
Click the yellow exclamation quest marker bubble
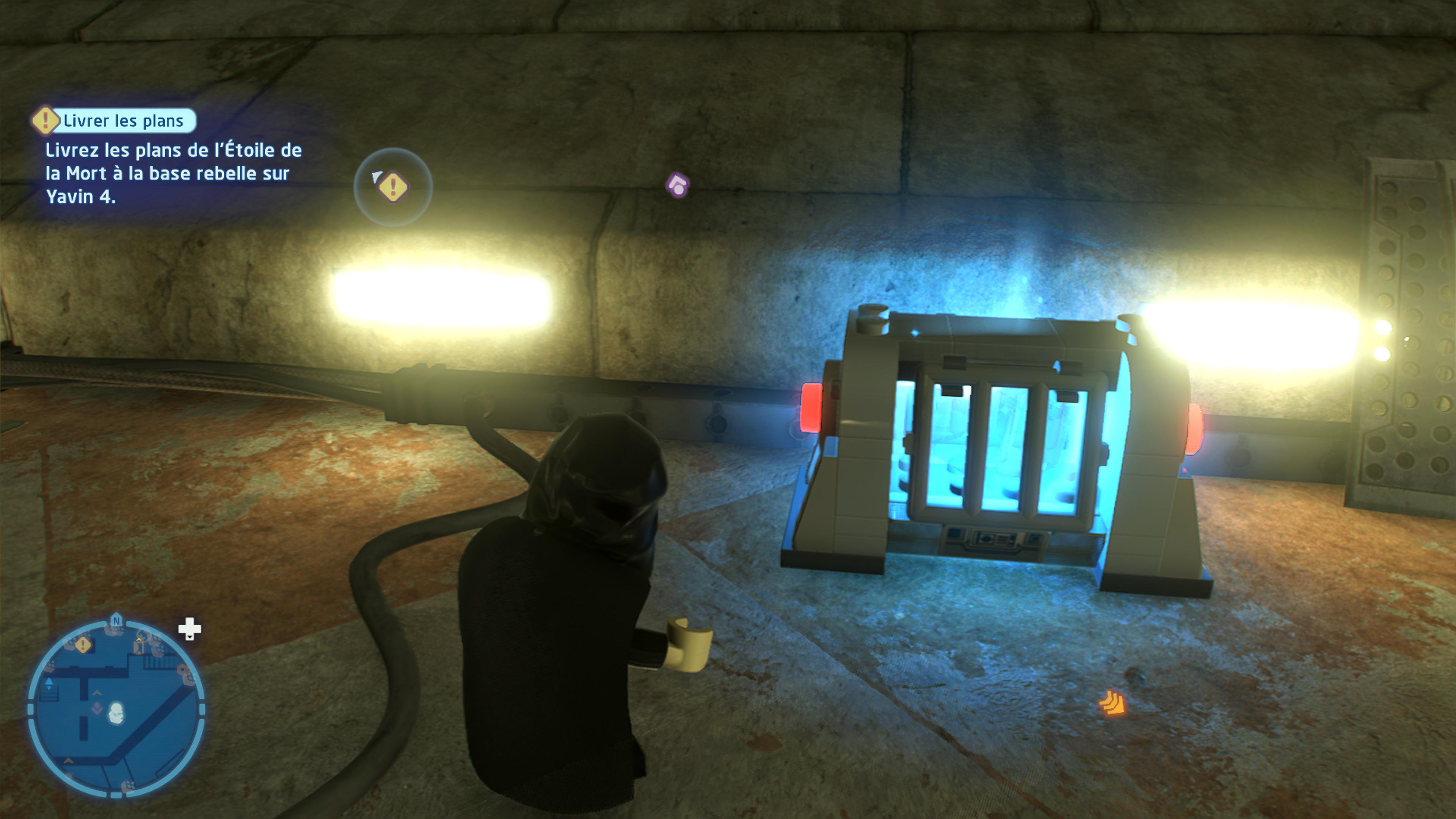pyautogui.click(x=394, y=188)
